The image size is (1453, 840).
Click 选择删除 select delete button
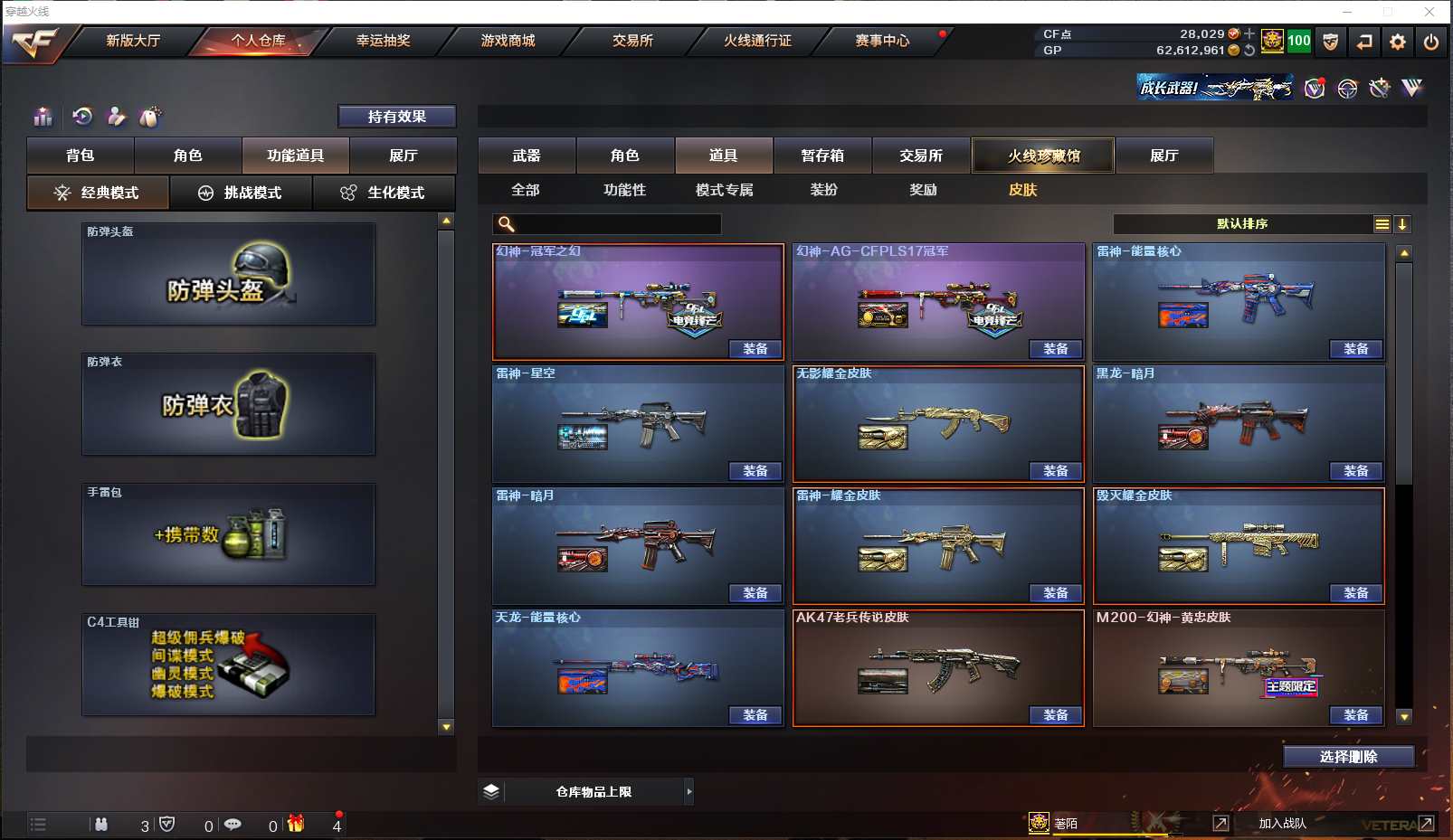point(1348,757)
